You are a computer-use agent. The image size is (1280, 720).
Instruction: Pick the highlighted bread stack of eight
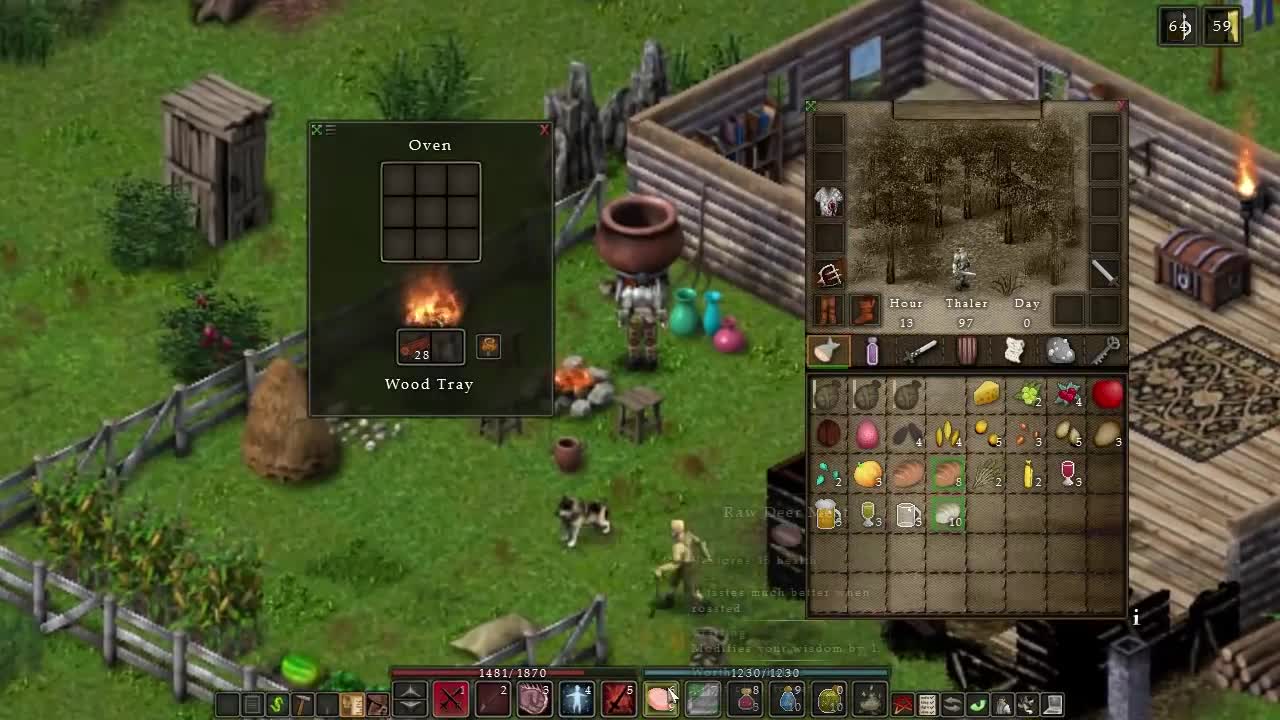point(947,474)
